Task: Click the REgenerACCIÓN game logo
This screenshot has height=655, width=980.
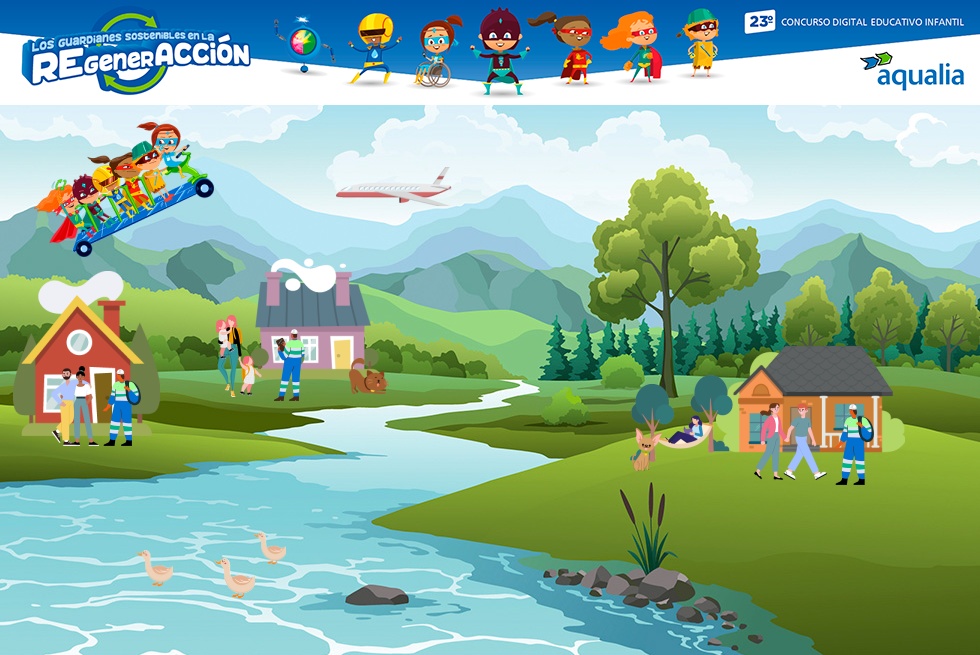Action: pos(137,55)
